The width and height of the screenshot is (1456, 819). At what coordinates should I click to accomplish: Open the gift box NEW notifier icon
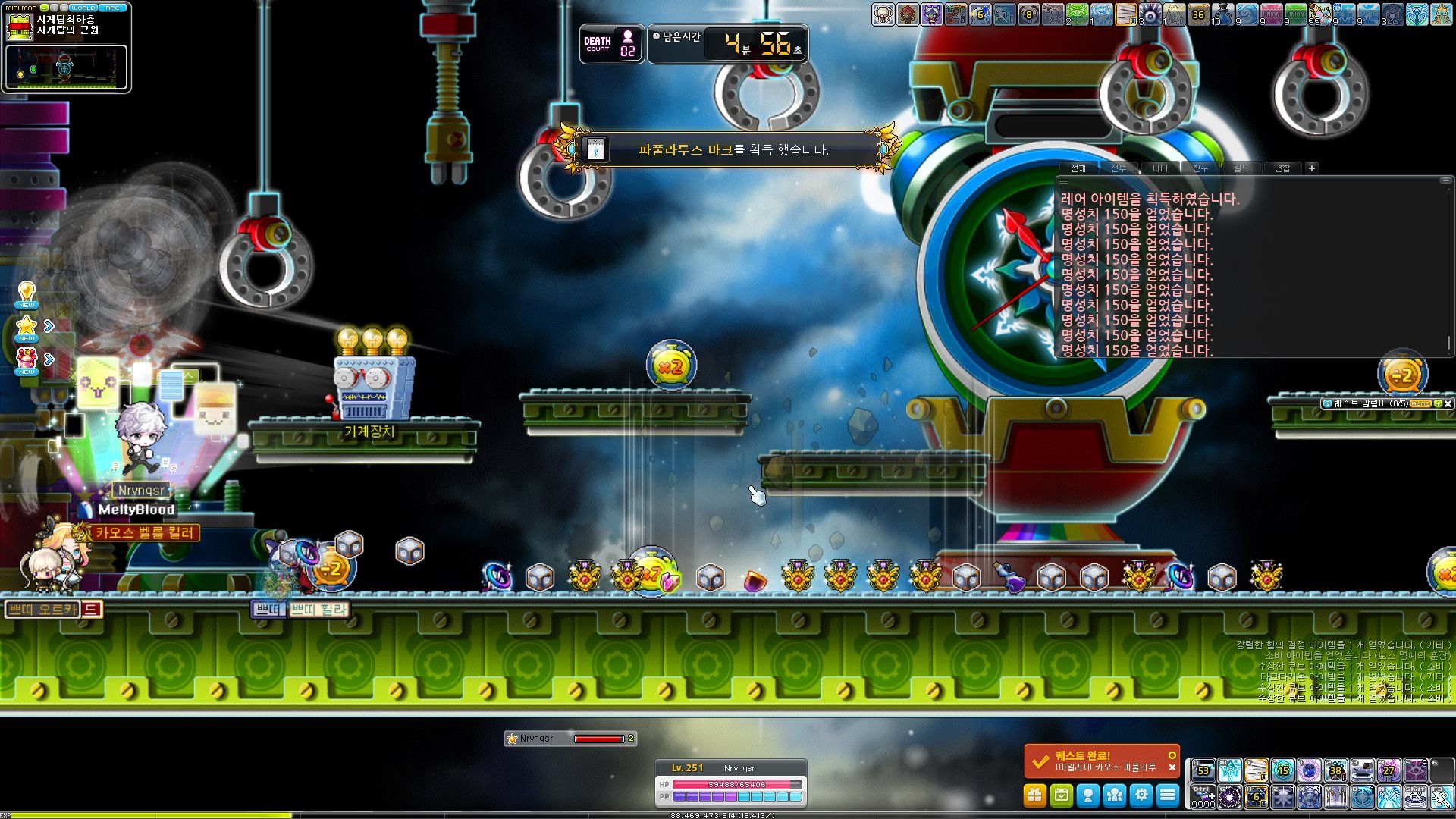[x=27, y=359]
